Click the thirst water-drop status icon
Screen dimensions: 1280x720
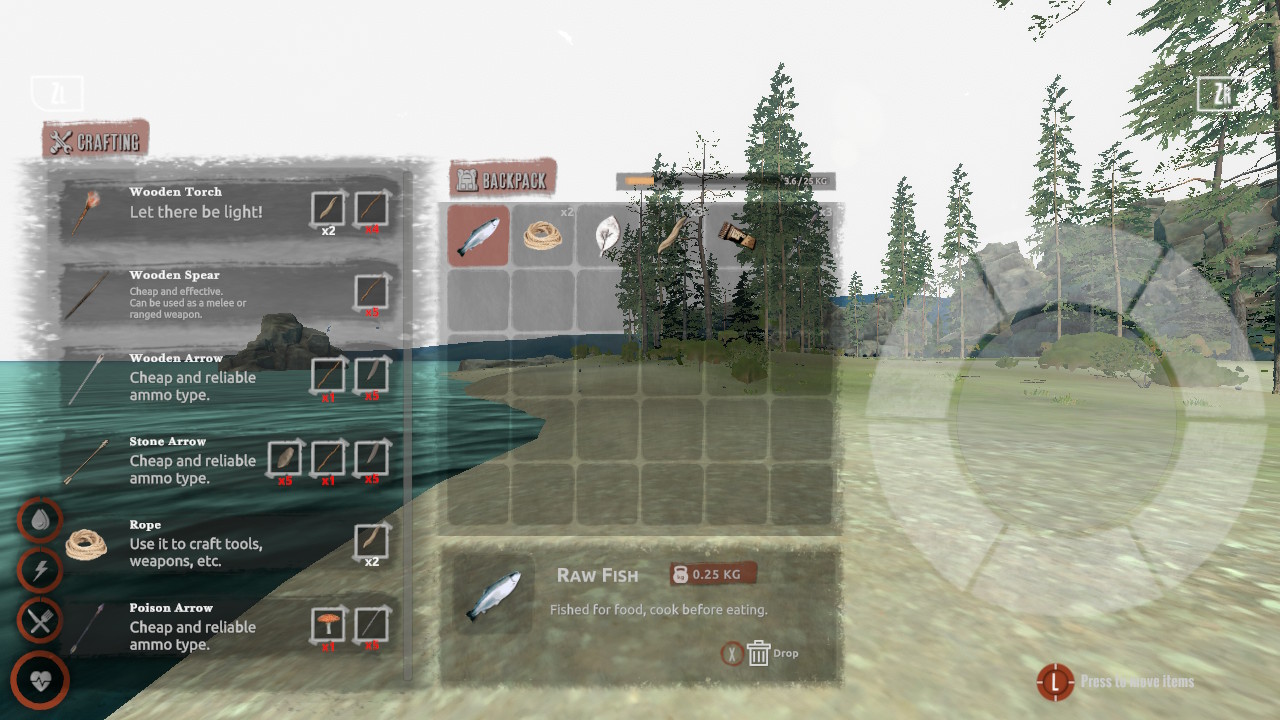click(x=40, y=520)
